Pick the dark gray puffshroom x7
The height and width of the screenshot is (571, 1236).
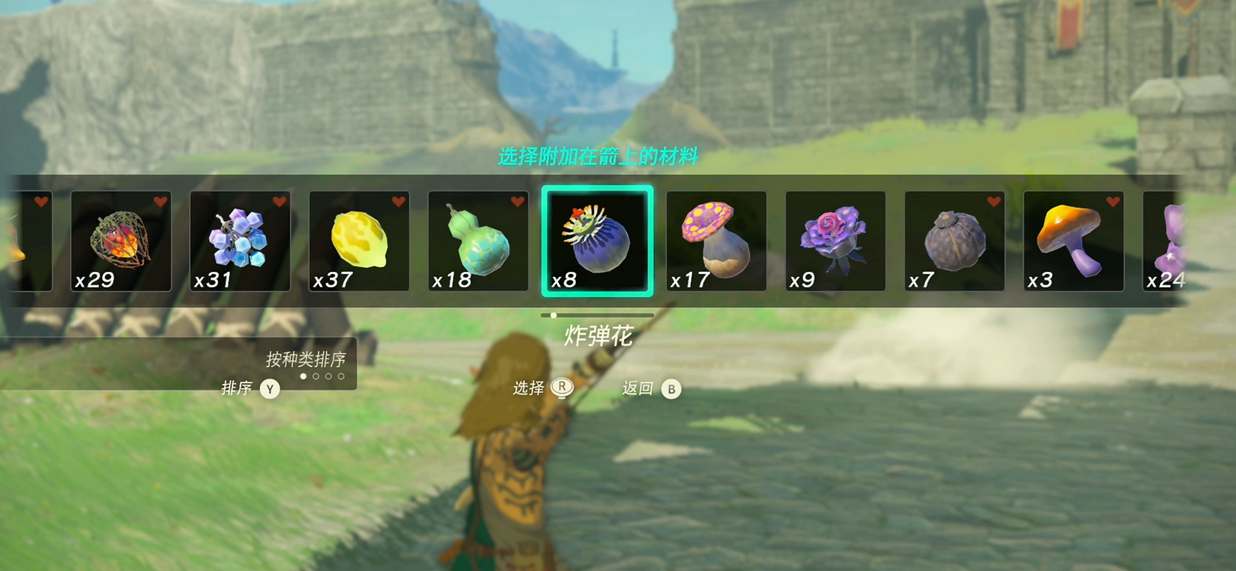pos(954,241)
